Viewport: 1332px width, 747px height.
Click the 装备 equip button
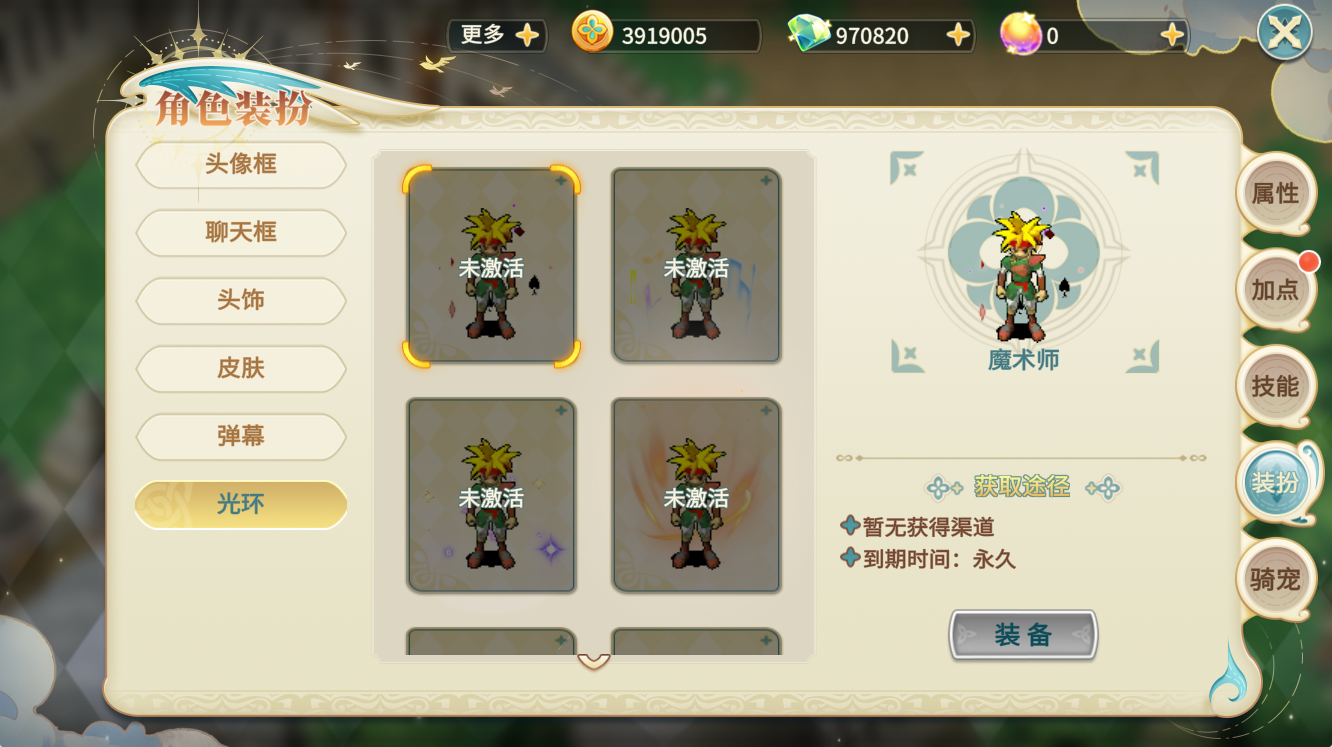(1022, 635)
